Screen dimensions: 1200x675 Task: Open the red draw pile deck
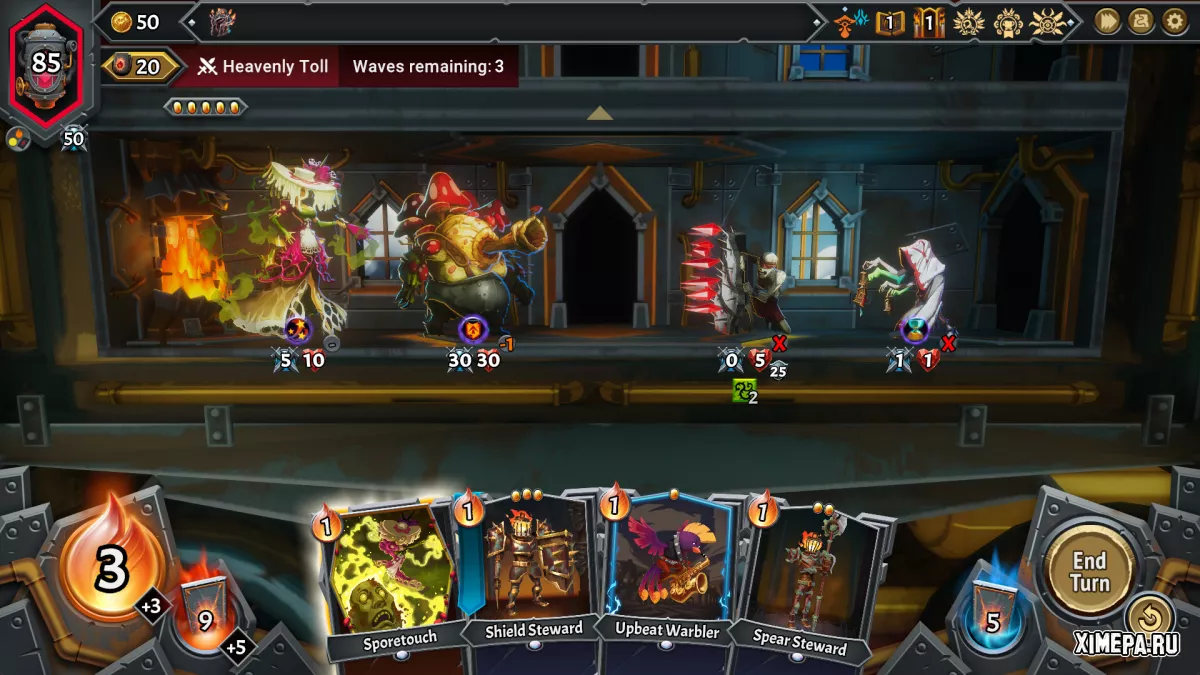pos(205,612)
